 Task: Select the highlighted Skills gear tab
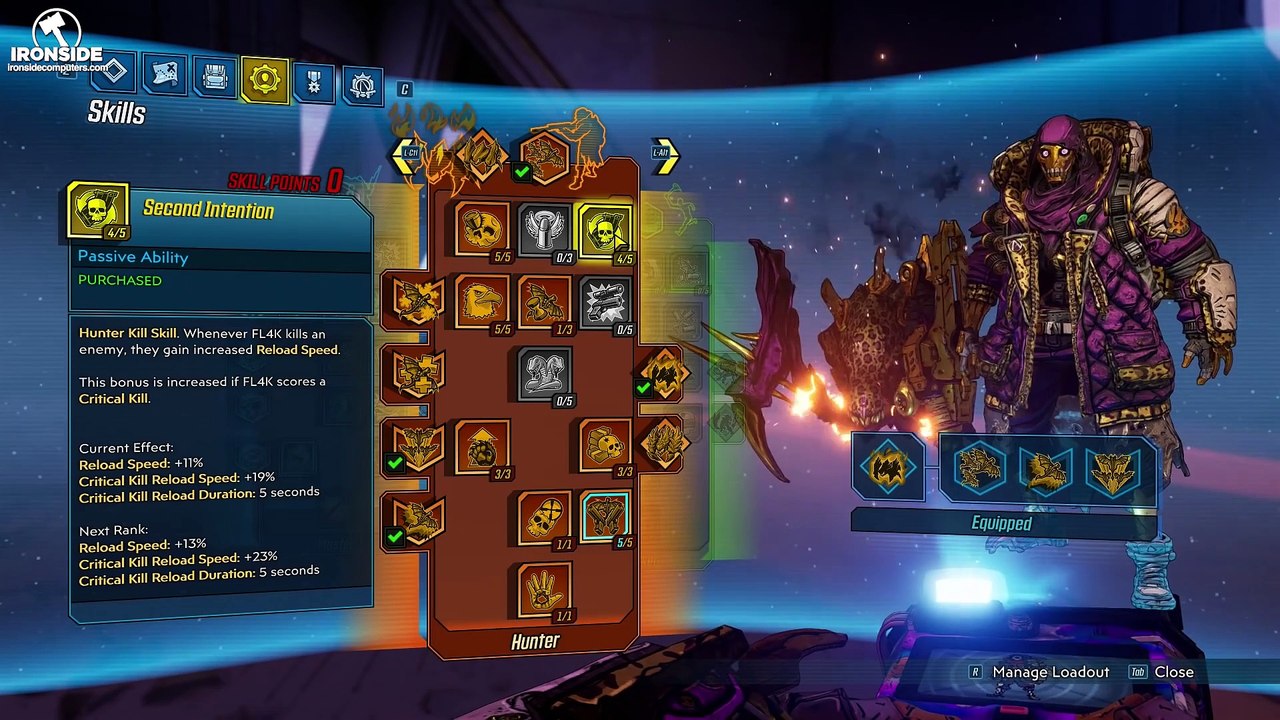coord(265,81)
